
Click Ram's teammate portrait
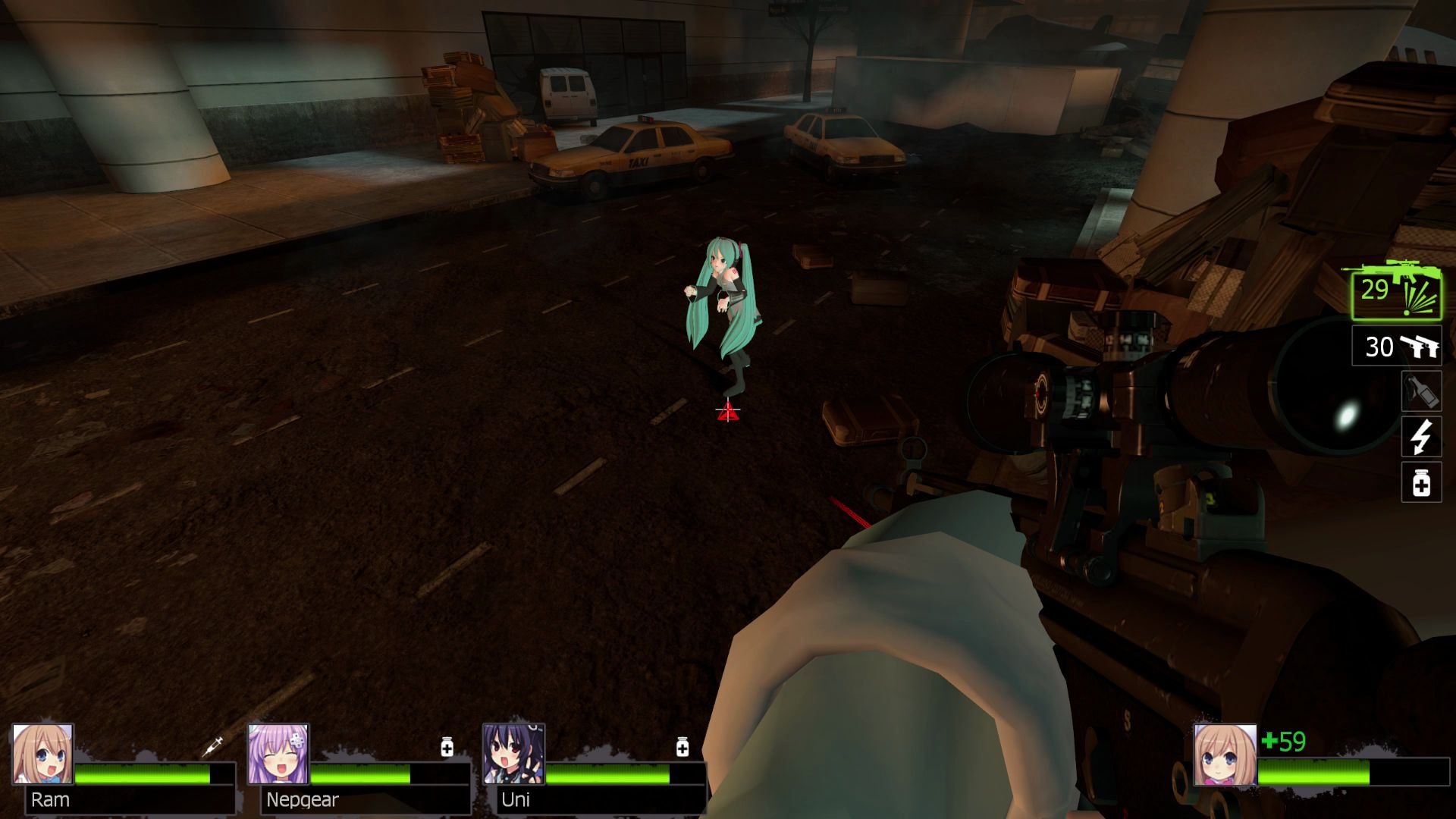click(x=42, y=754)
